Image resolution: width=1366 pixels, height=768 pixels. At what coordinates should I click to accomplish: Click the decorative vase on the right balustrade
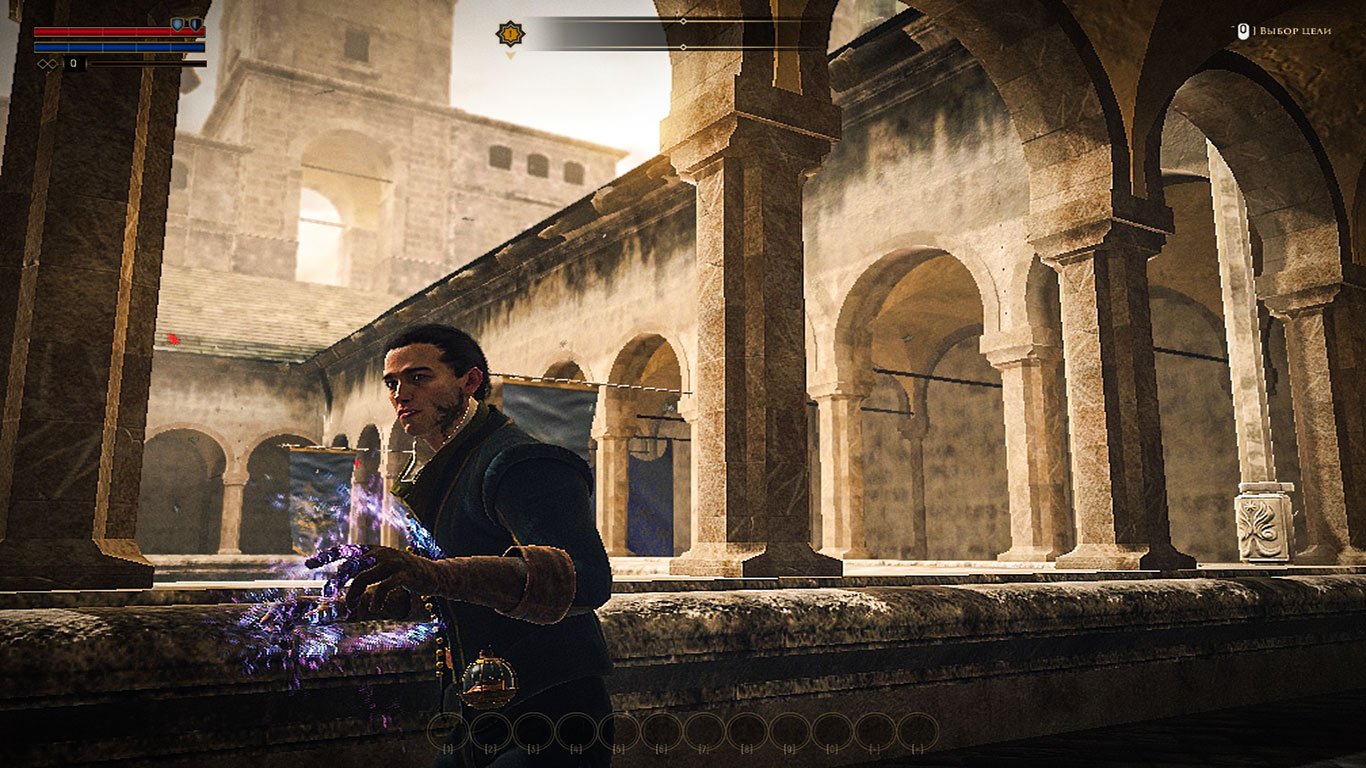pyautogui.click(x=1262, y=527)
